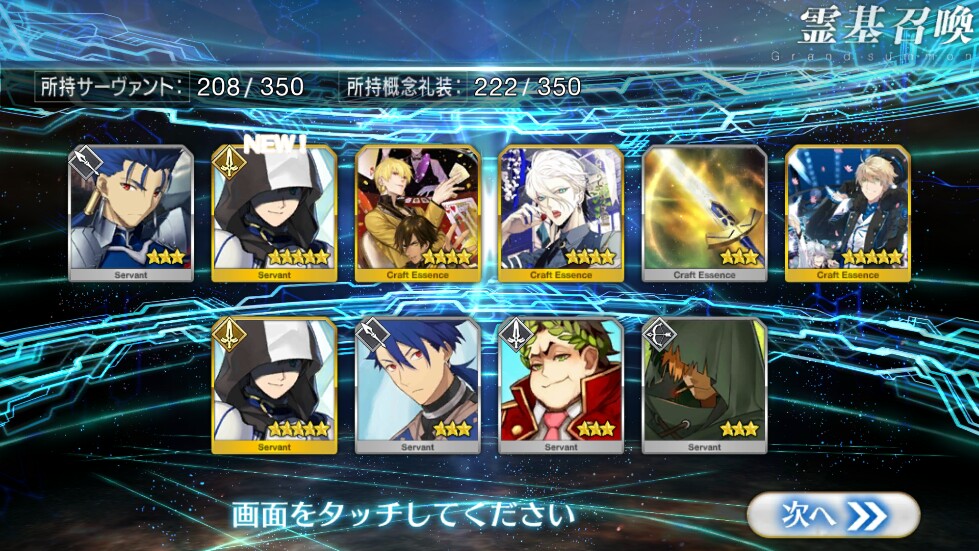Inspect the golden sword Craft Essence card
The image size is (979, 551).
[x=704, y=213]
